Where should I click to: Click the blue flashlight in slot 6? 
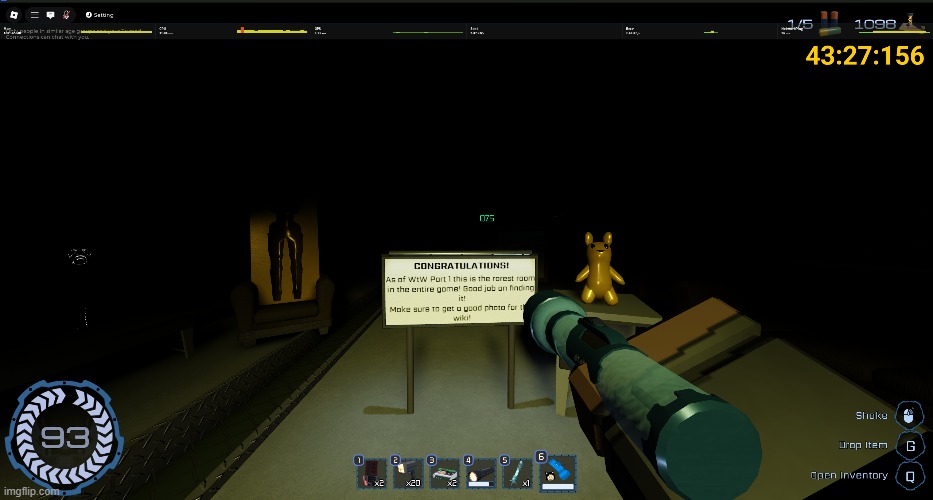click(x=555, y=471)
